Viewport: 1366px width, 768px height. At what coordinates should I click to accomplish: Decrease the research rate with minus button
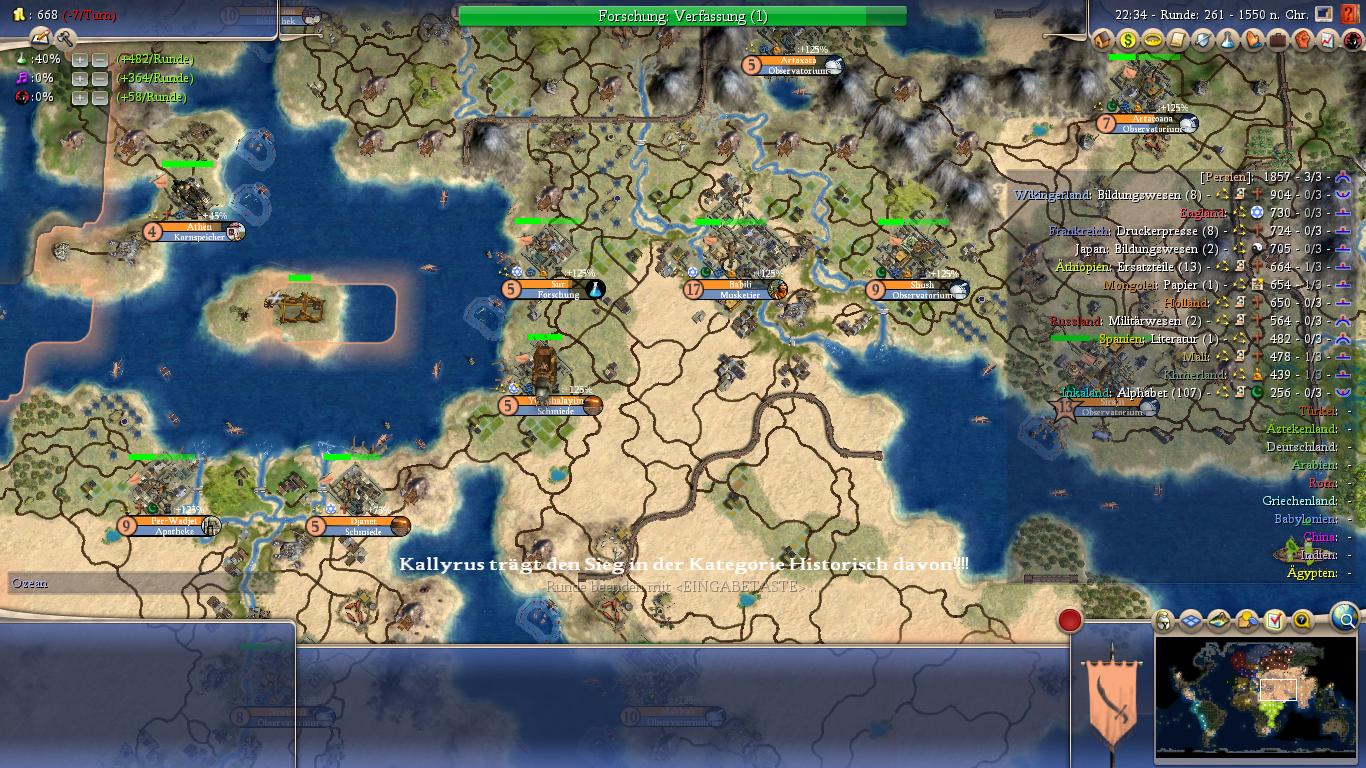100,60
